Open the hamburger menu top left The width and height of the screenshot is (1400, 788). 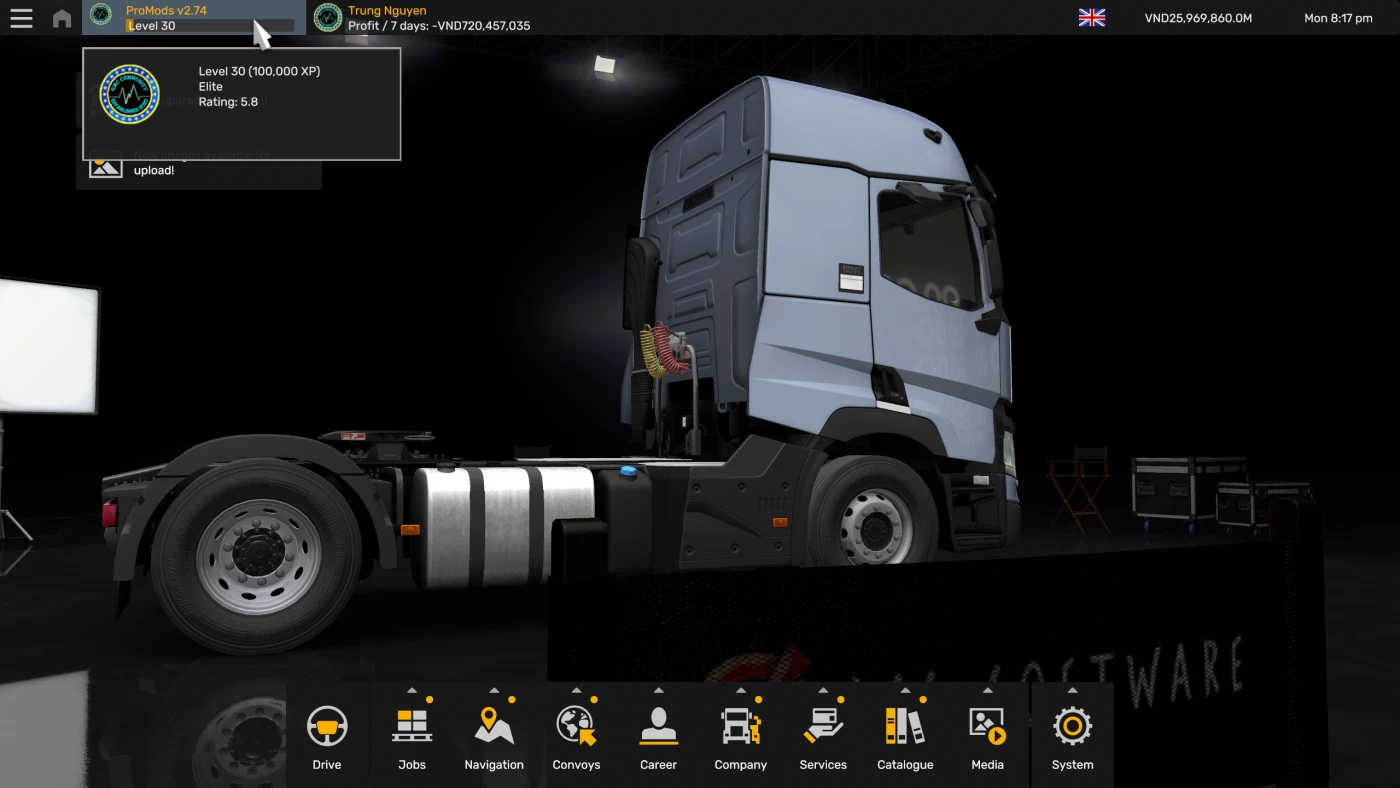(x=21, y=17)
